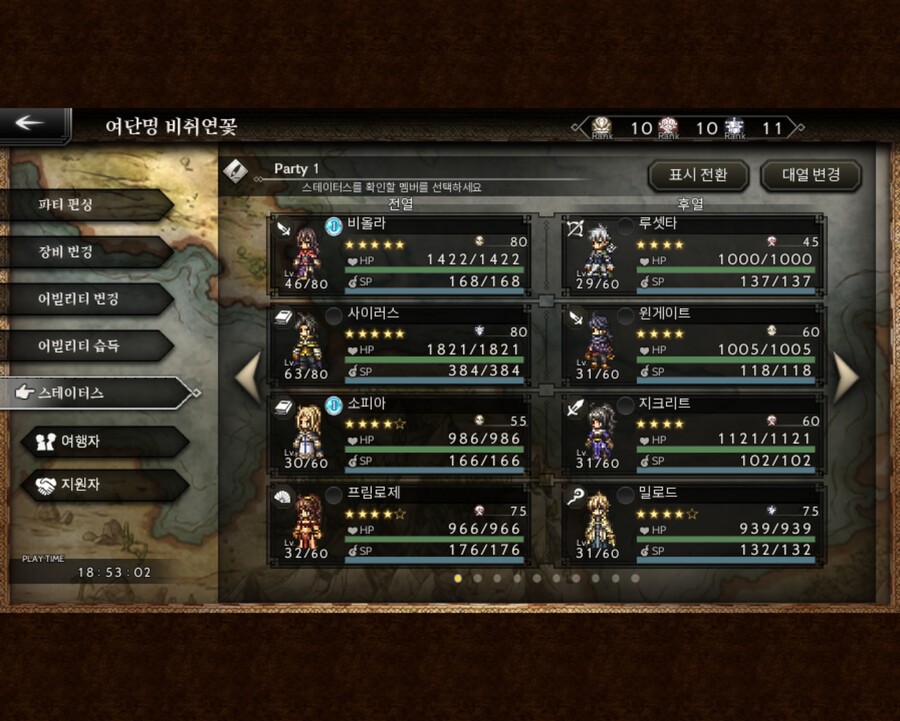Screen dimensions: 900x721
Task: Click the 표시 전환 button
Action: point(698,175)
